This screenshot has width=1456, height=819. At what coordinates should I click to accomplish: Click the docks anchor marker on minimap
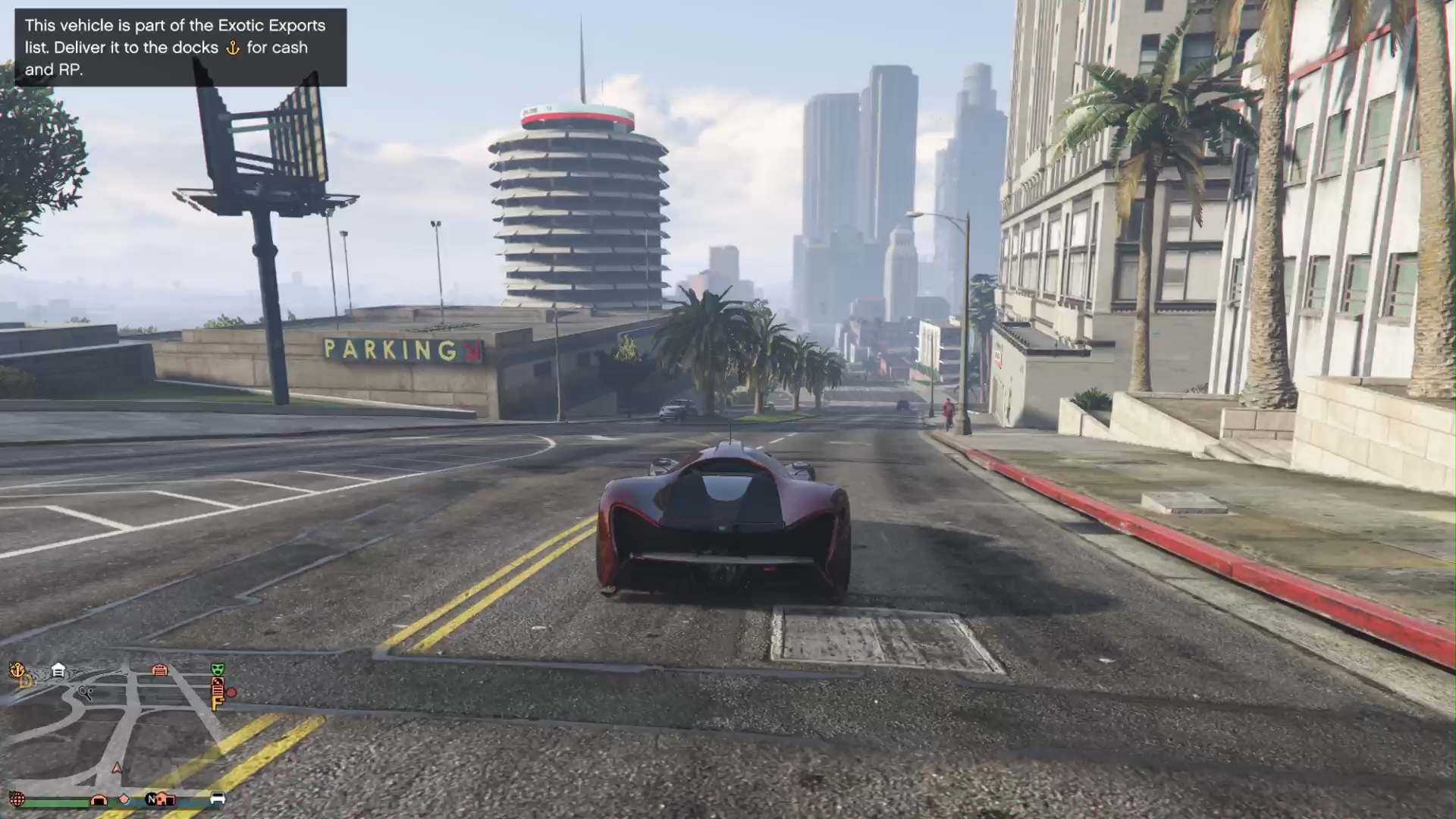(x=17, y=670)
